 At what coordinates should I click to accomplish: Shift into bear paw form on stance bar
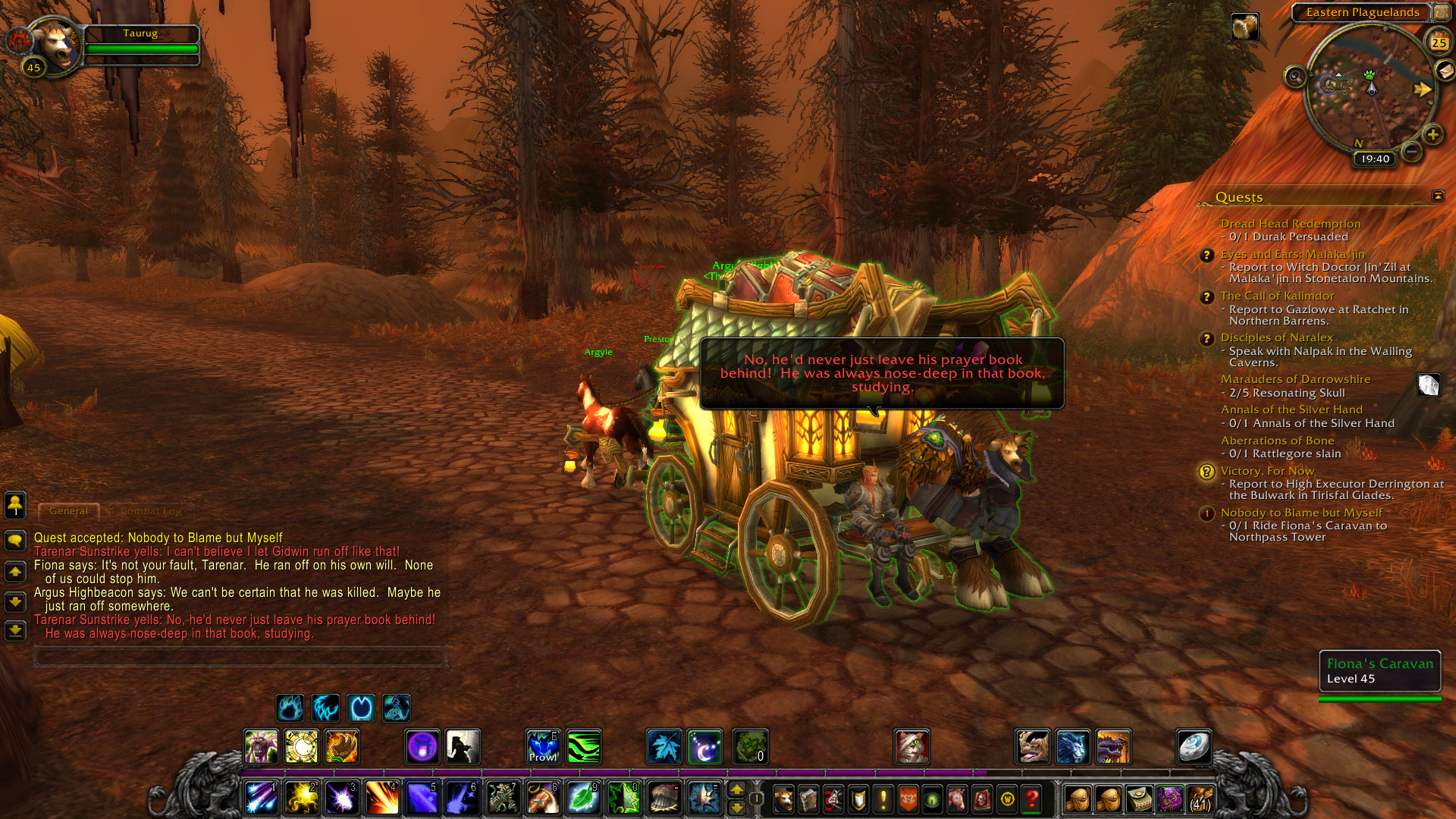point(290,708)
